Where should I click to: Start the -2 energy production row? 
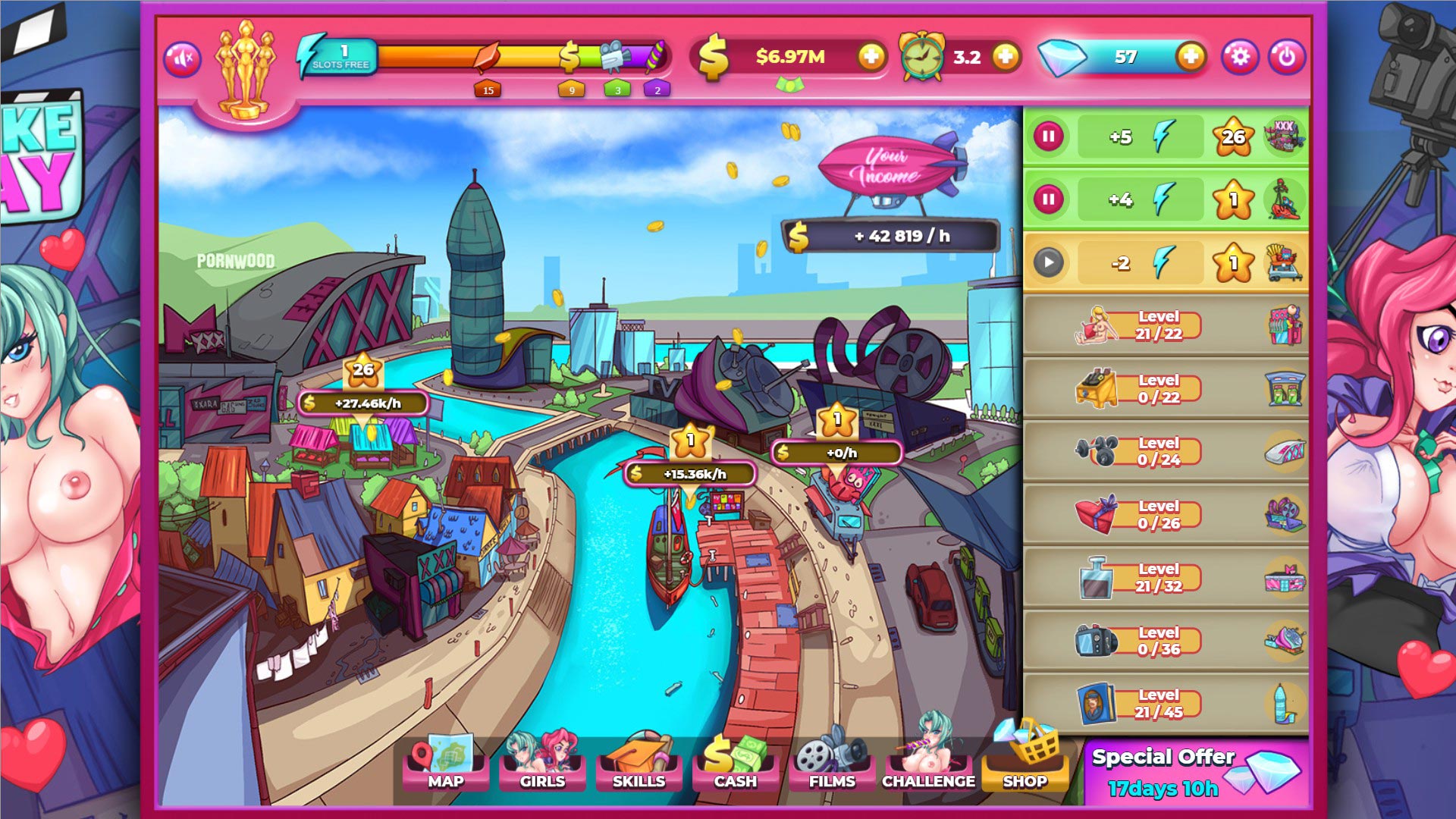(x=1049, y=263)
